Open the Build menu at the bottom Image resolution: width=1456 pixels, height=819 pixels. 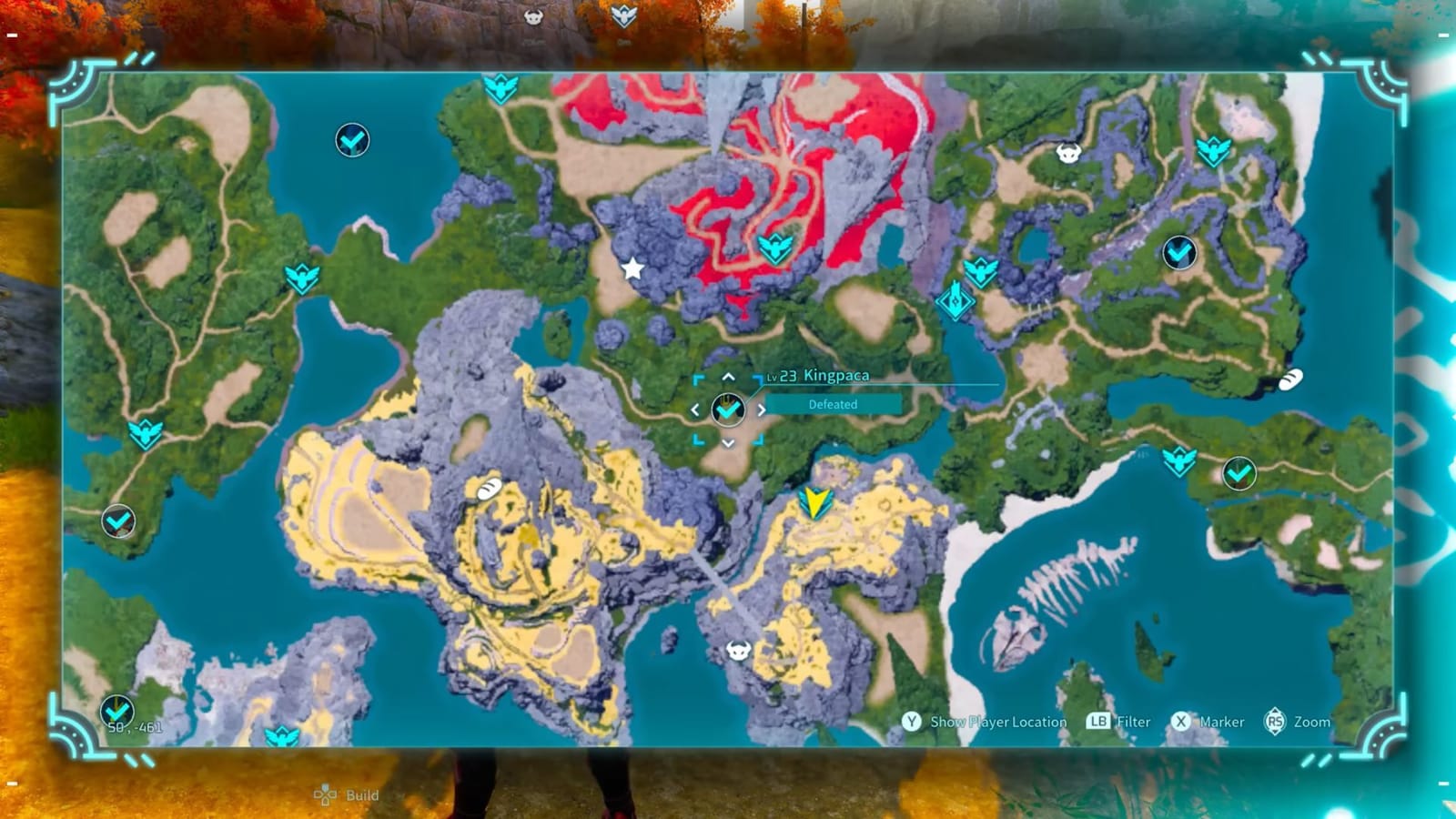(x=346, y=794)
